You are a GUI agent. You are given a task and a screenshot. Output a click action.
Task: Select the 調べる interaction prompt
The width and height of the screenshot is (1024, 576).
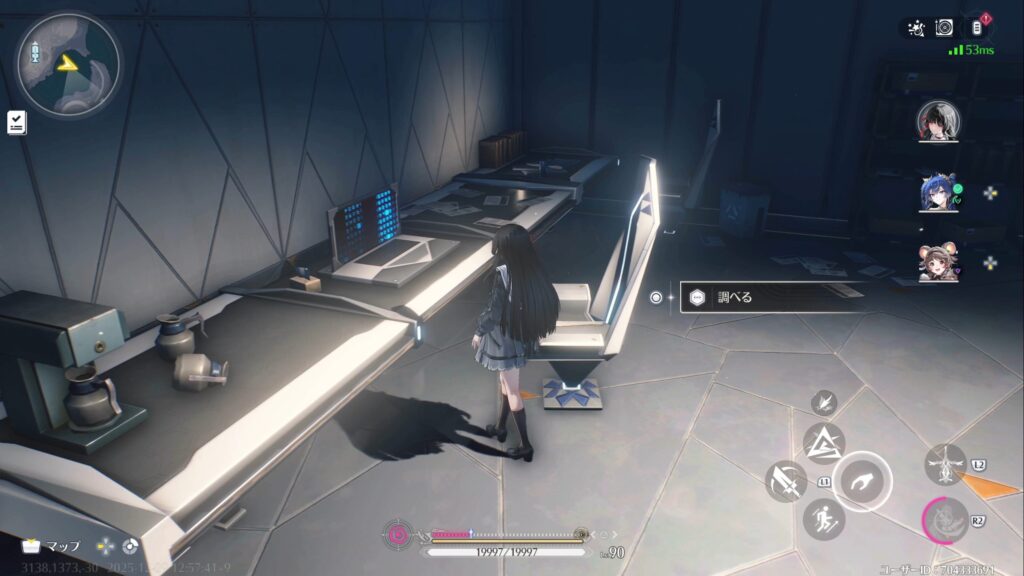click(770, 297)
